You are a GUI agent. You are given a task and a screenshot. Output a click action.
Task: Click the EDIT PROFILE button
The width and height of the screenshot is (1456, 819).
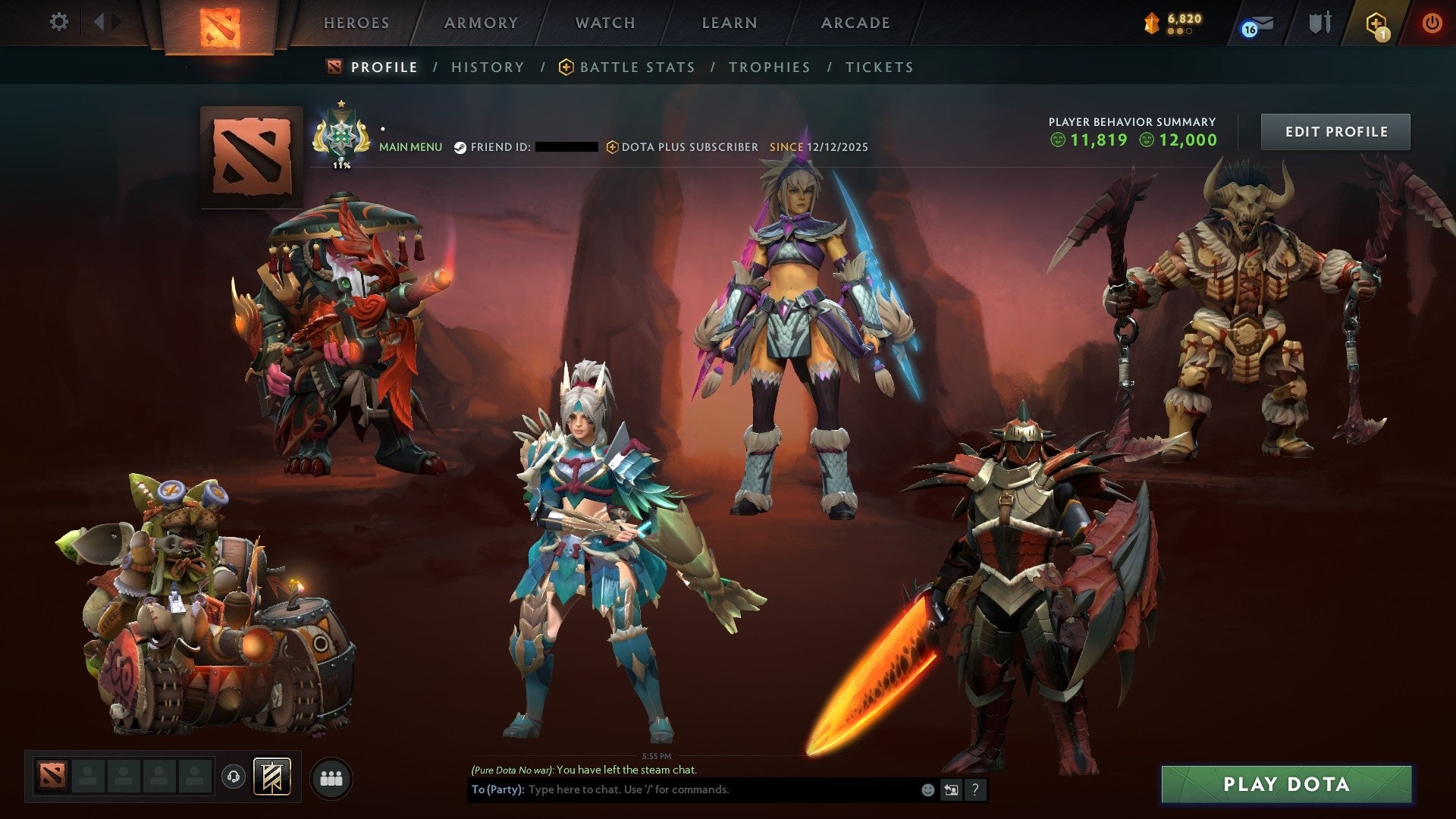[1335, 130]
